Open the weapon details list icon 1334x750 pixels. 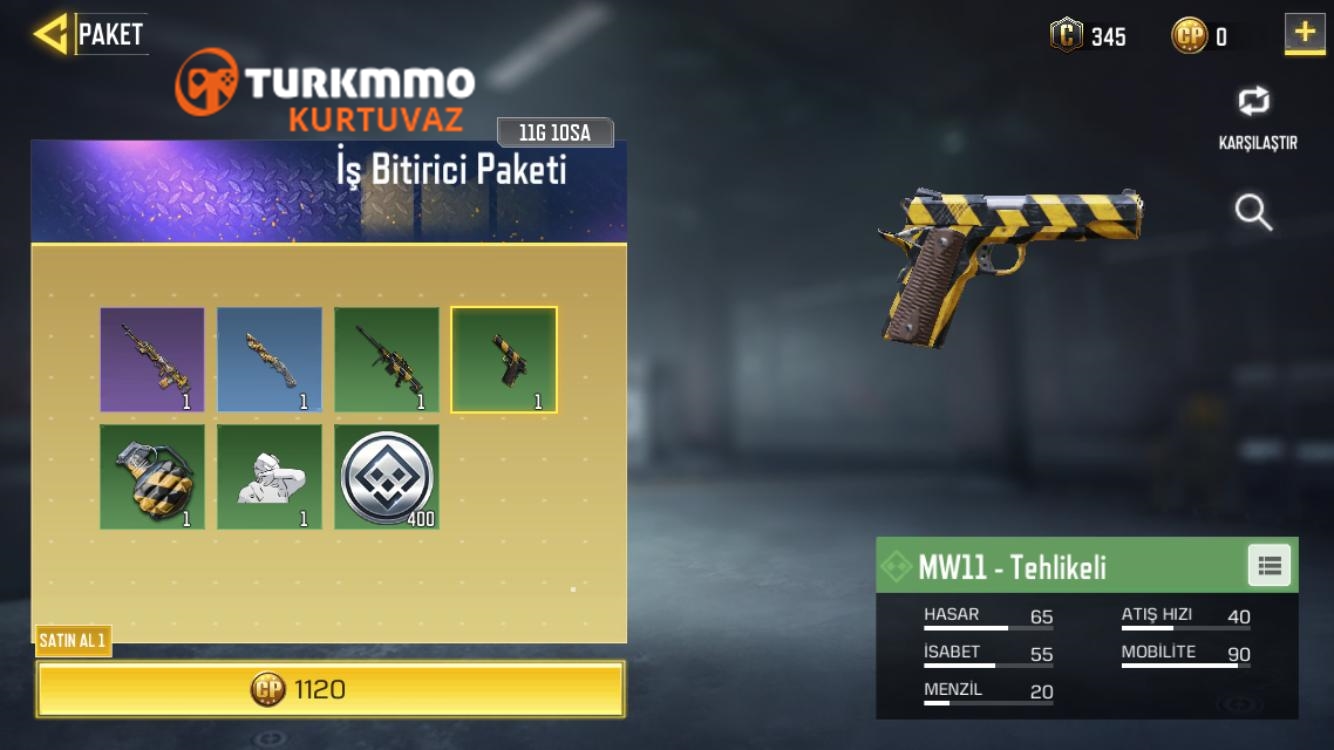click(1268, 566)
